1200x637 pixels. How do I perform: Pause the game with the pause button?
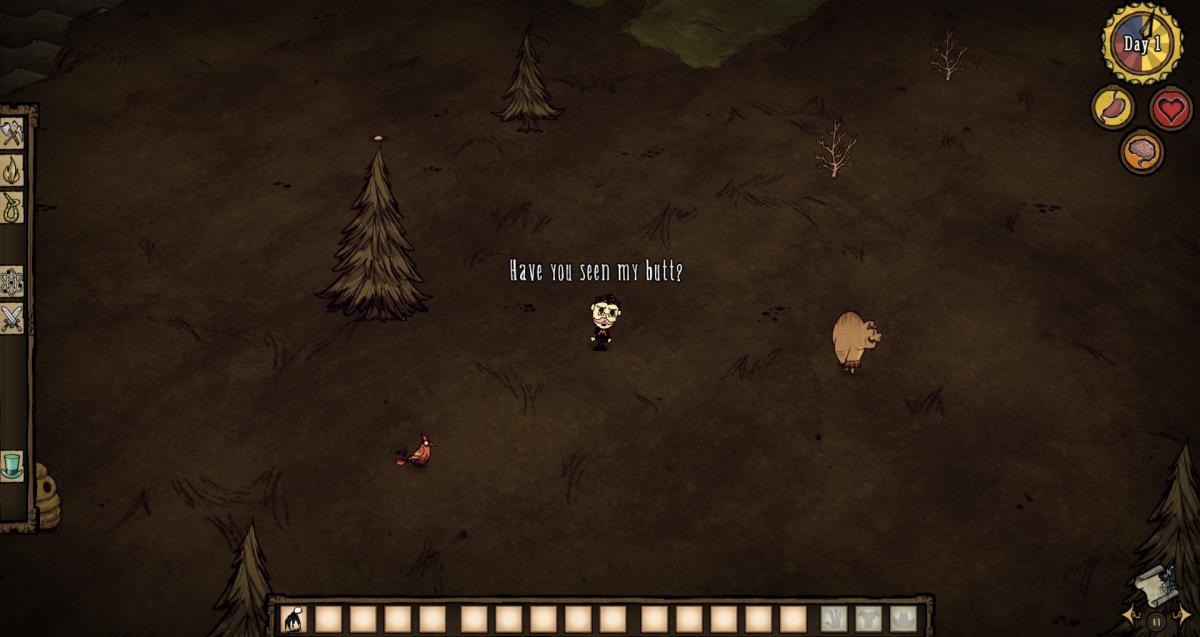1156,622
